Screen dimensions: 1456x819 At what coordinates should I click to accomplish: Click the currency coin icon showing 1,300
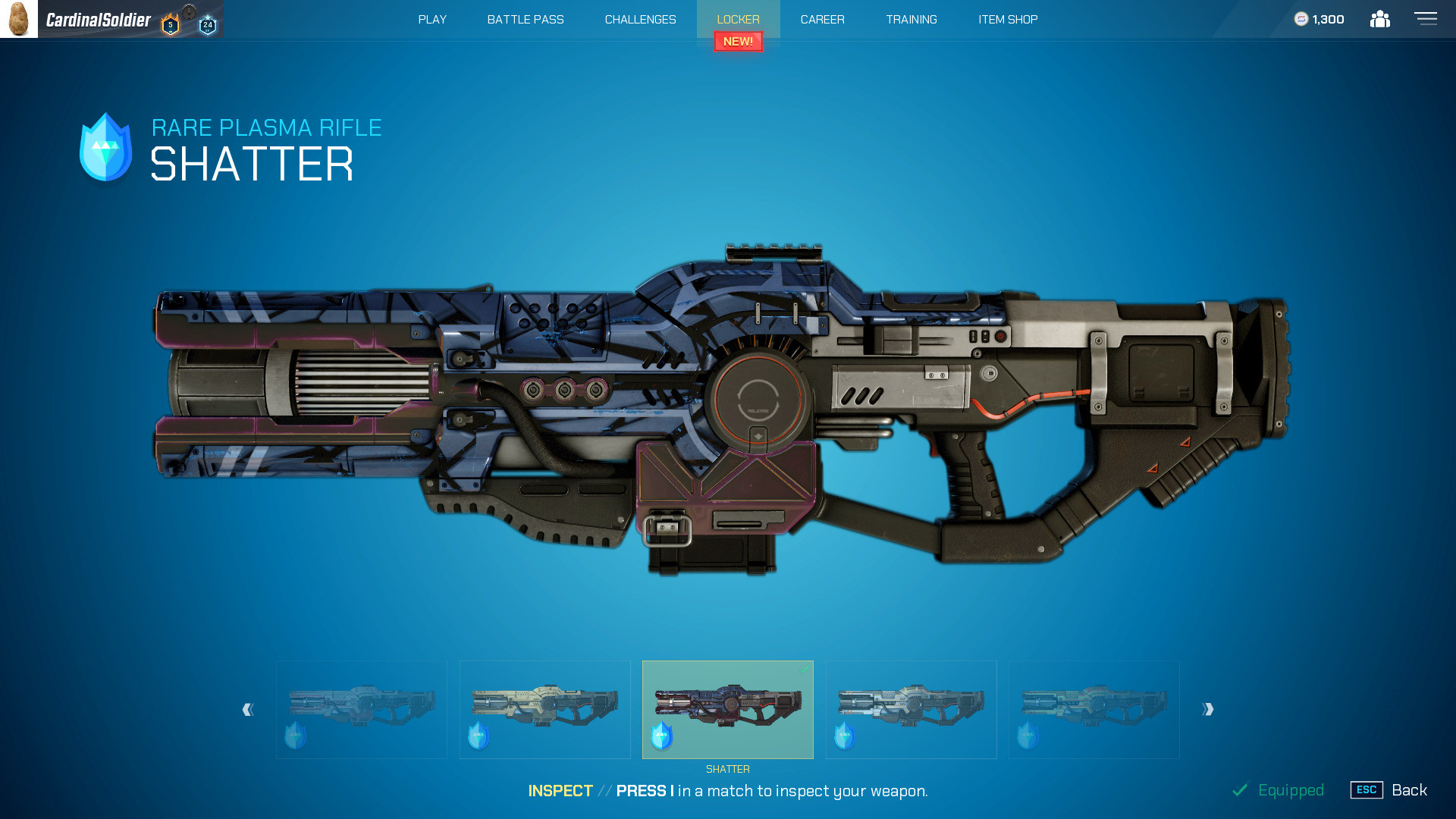tap(1299, 19)
